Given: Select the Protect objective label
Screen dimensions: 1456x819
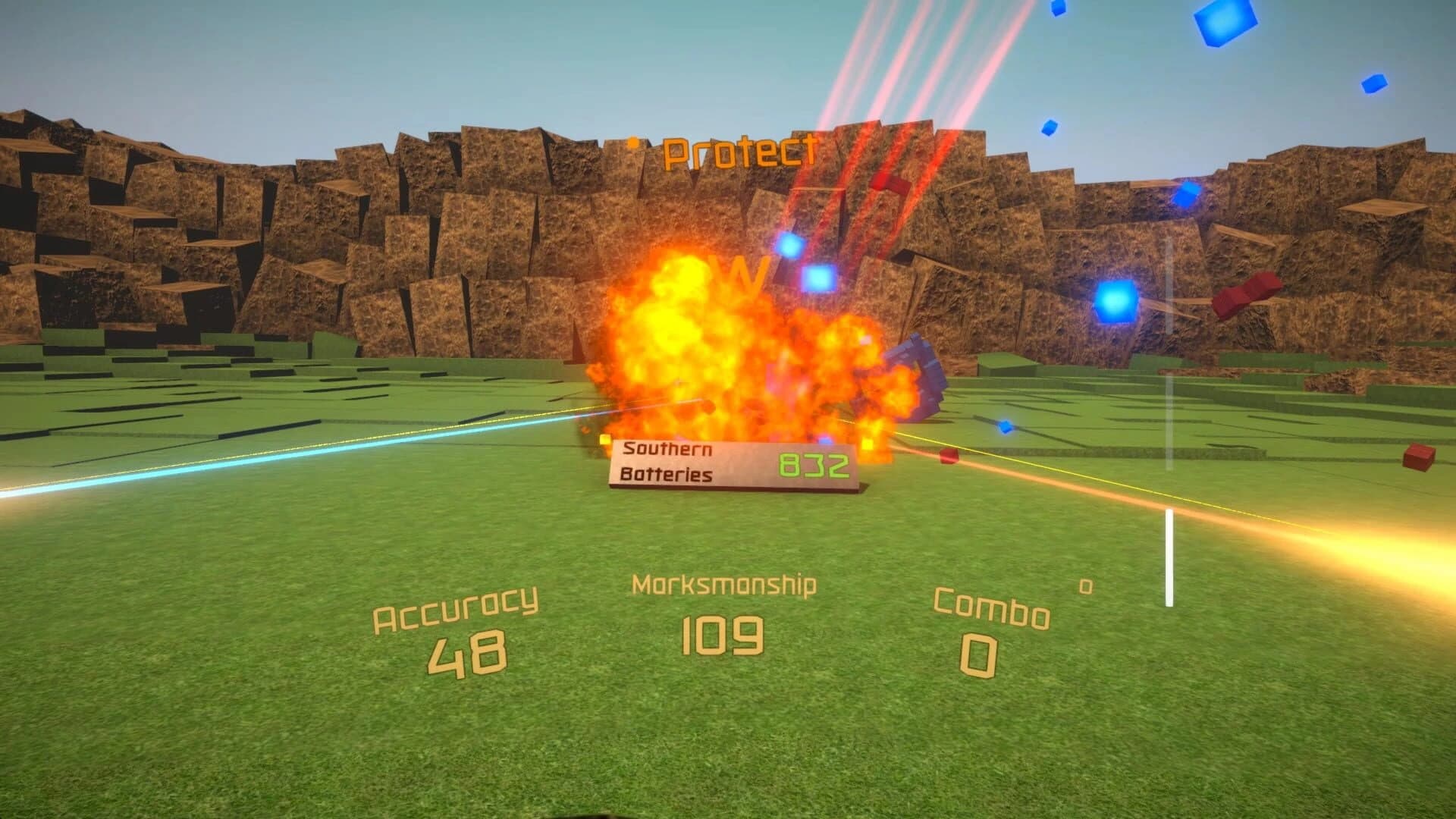Looking at the screenshot, I should [739, 152].
